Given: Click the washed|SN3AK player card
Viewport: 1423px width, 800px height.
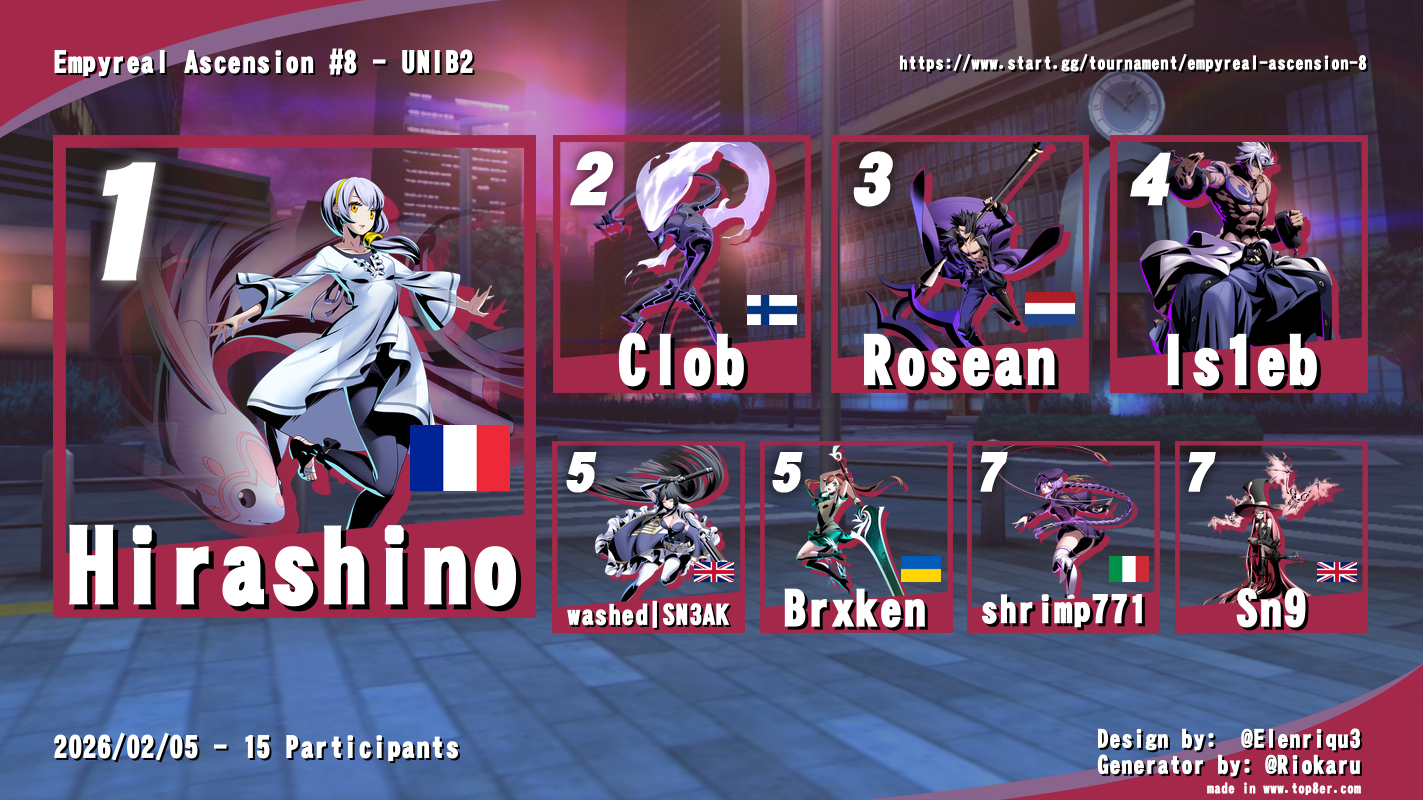Looking at the screenshot, I should click(x=648, y=537).
